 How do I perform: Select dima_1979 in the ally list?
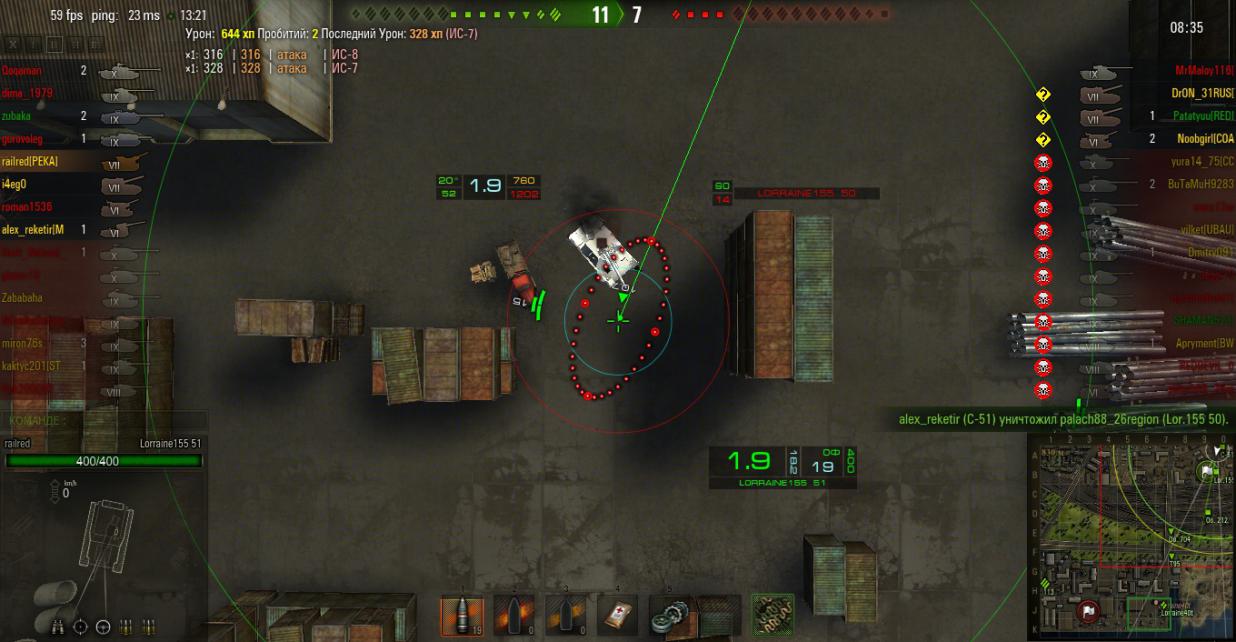[x=26, y=93]
